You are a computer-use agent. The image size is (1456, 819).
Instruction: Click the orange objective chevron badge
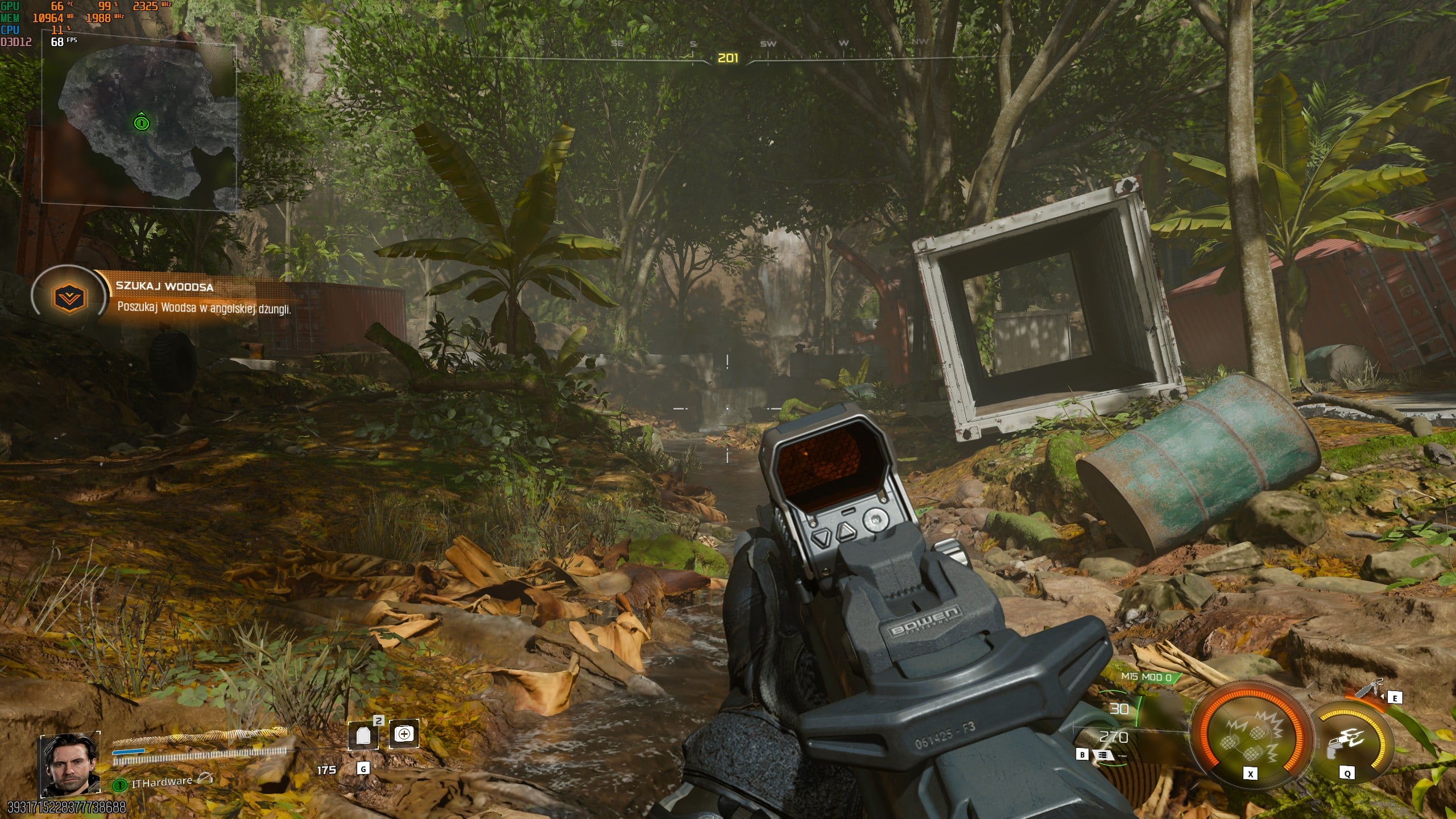[69, 297]
